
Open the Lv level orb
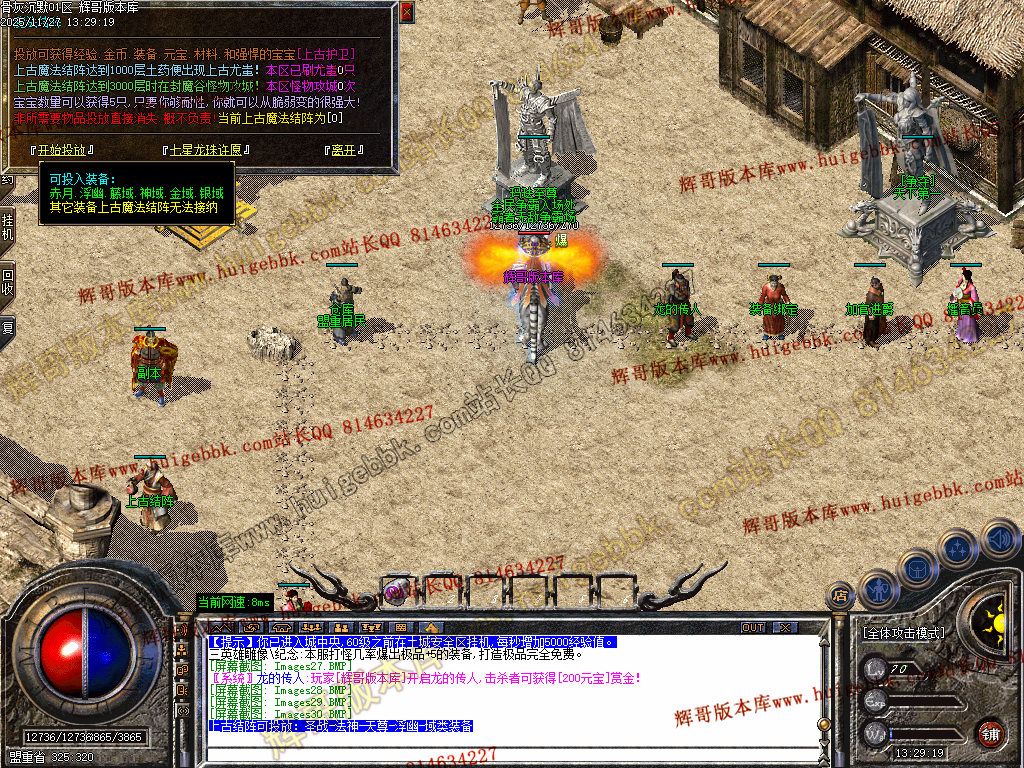(877, 669)
